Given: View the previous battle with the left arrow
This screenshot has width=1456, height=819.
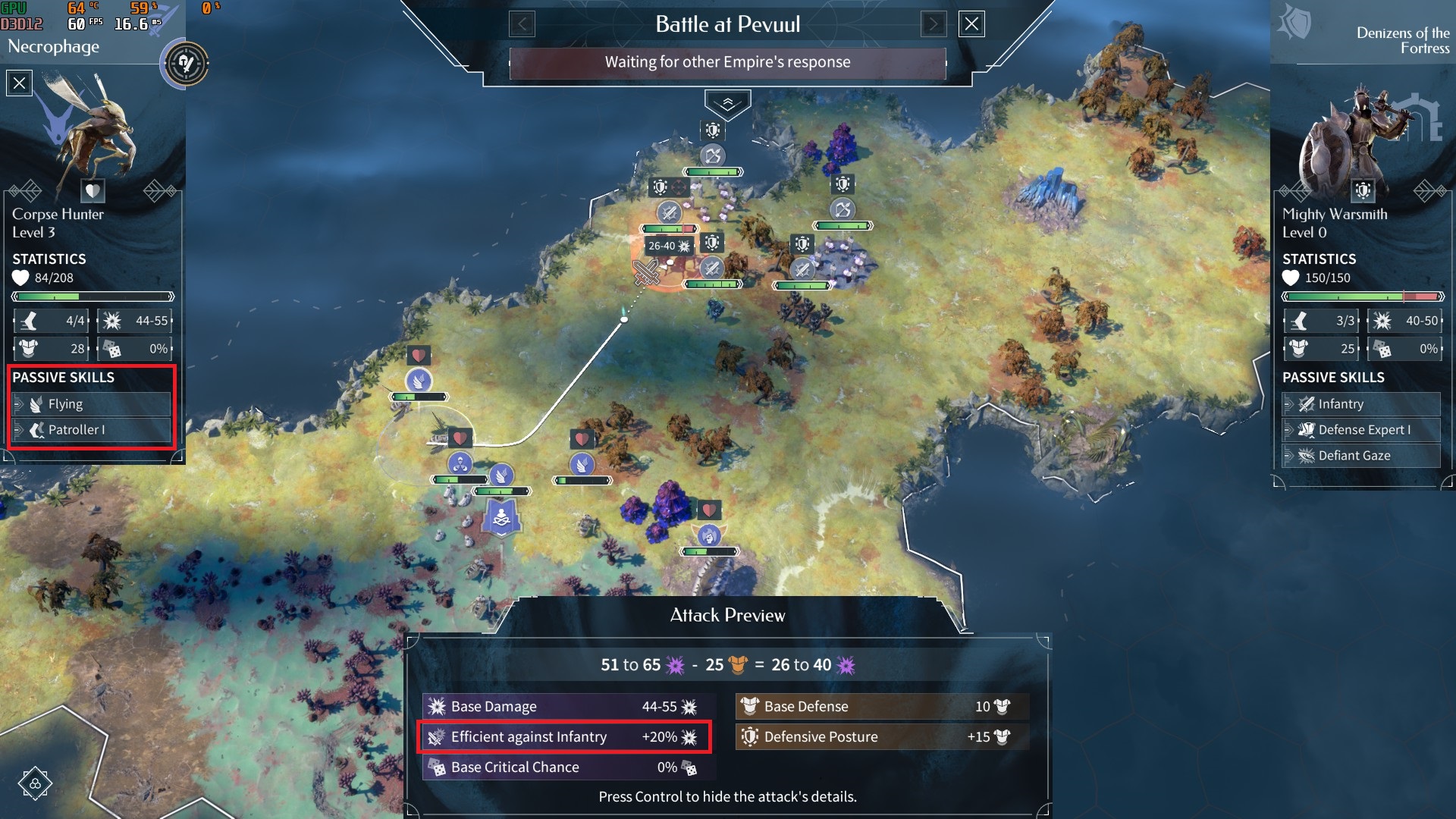Looking at the screenshot, I should pos(523,24).
